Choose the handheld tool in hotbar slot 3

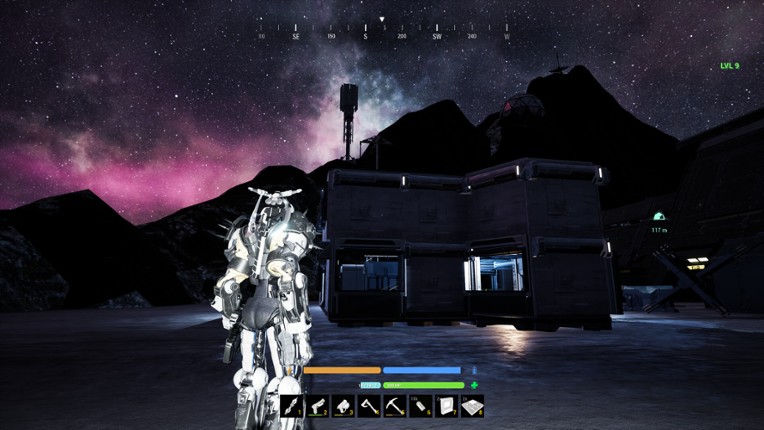[x=344, y=406]
